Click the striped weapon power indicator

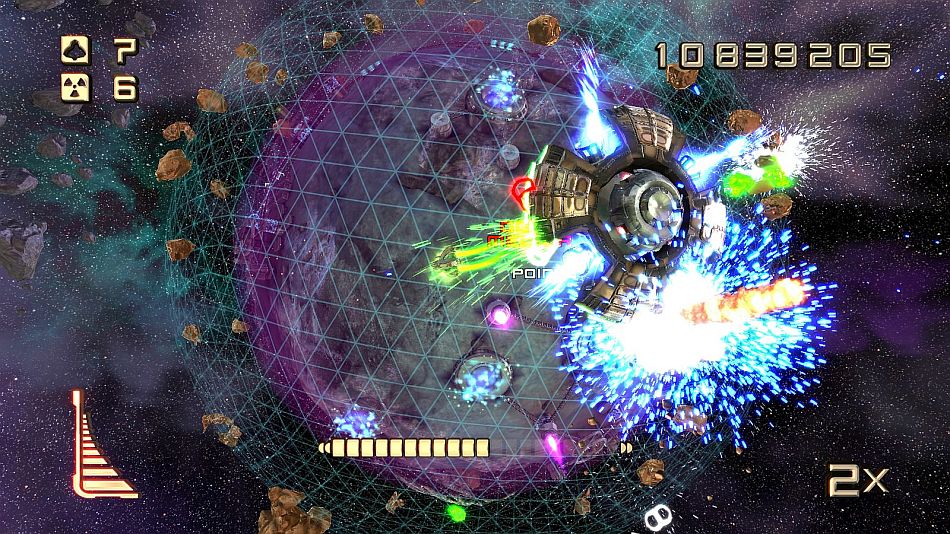99,449
